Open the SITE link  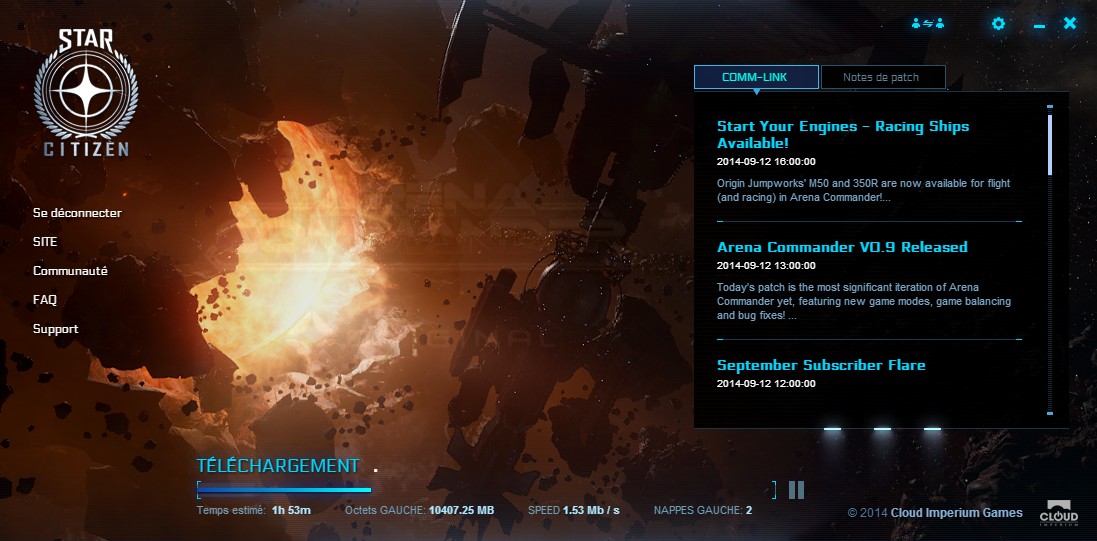click(x=45, y=242)
